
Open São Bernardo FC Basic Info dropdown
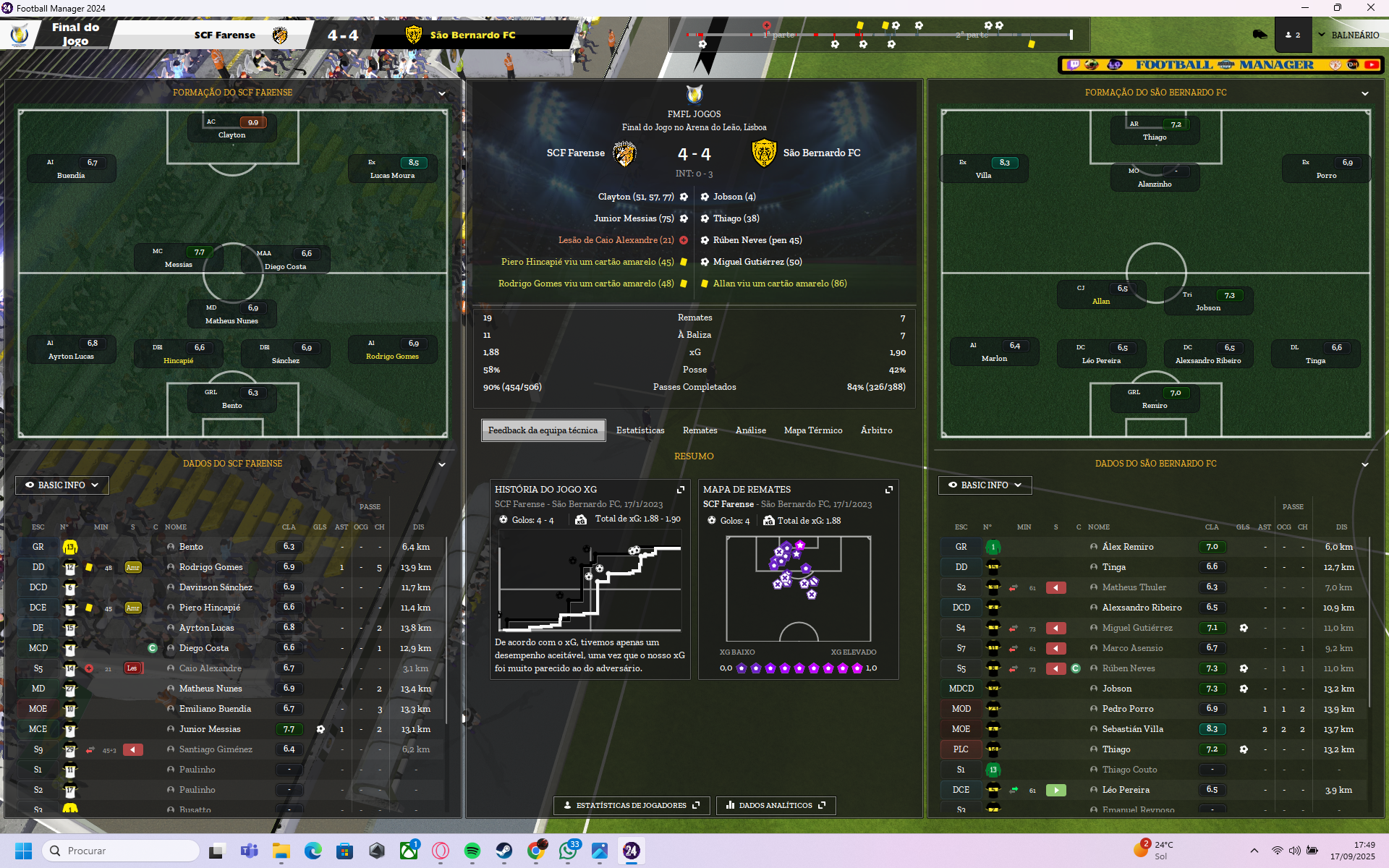click(985, 485)
